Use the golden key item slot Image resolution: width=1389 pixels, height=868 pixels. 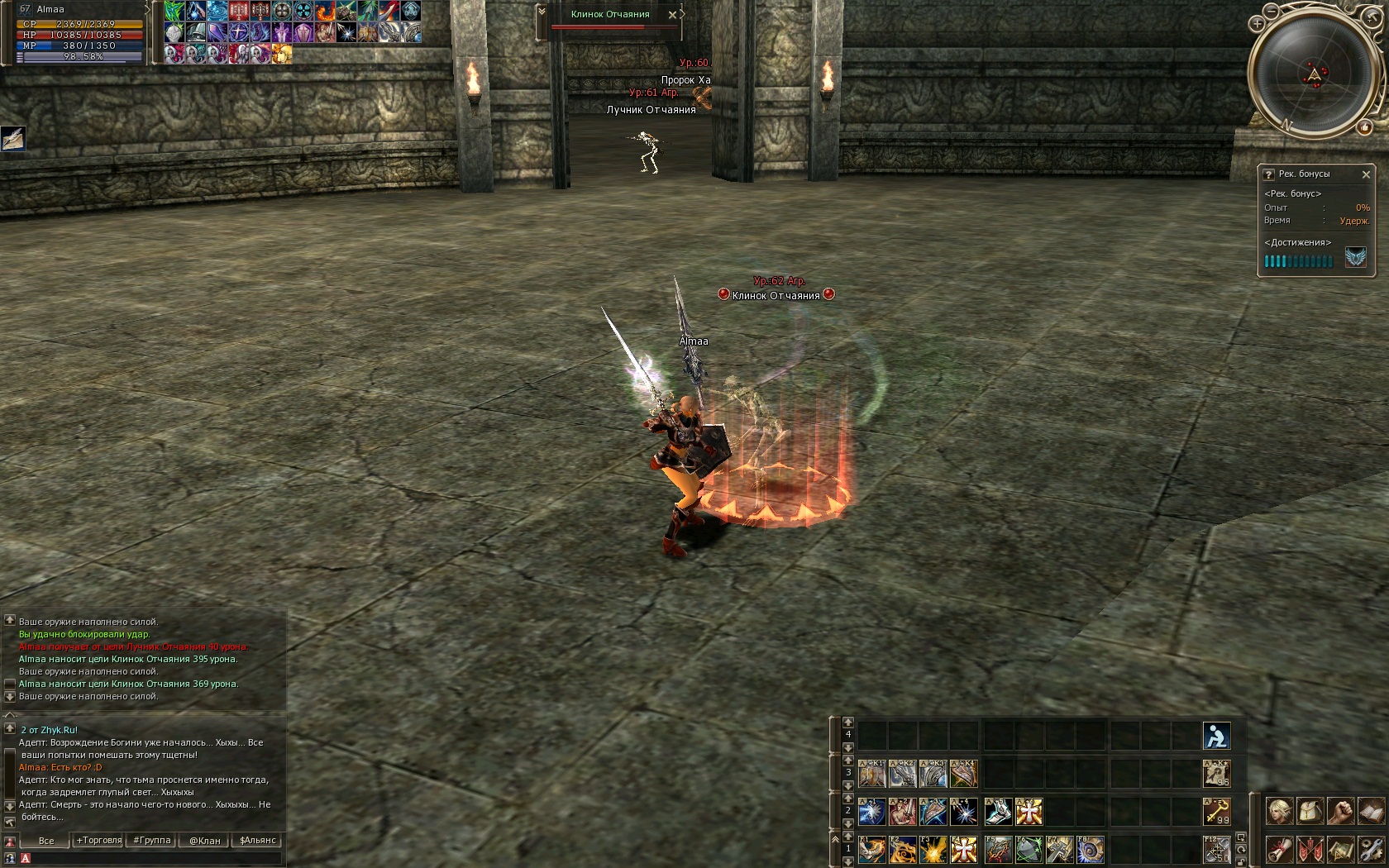click(1216, 812)
